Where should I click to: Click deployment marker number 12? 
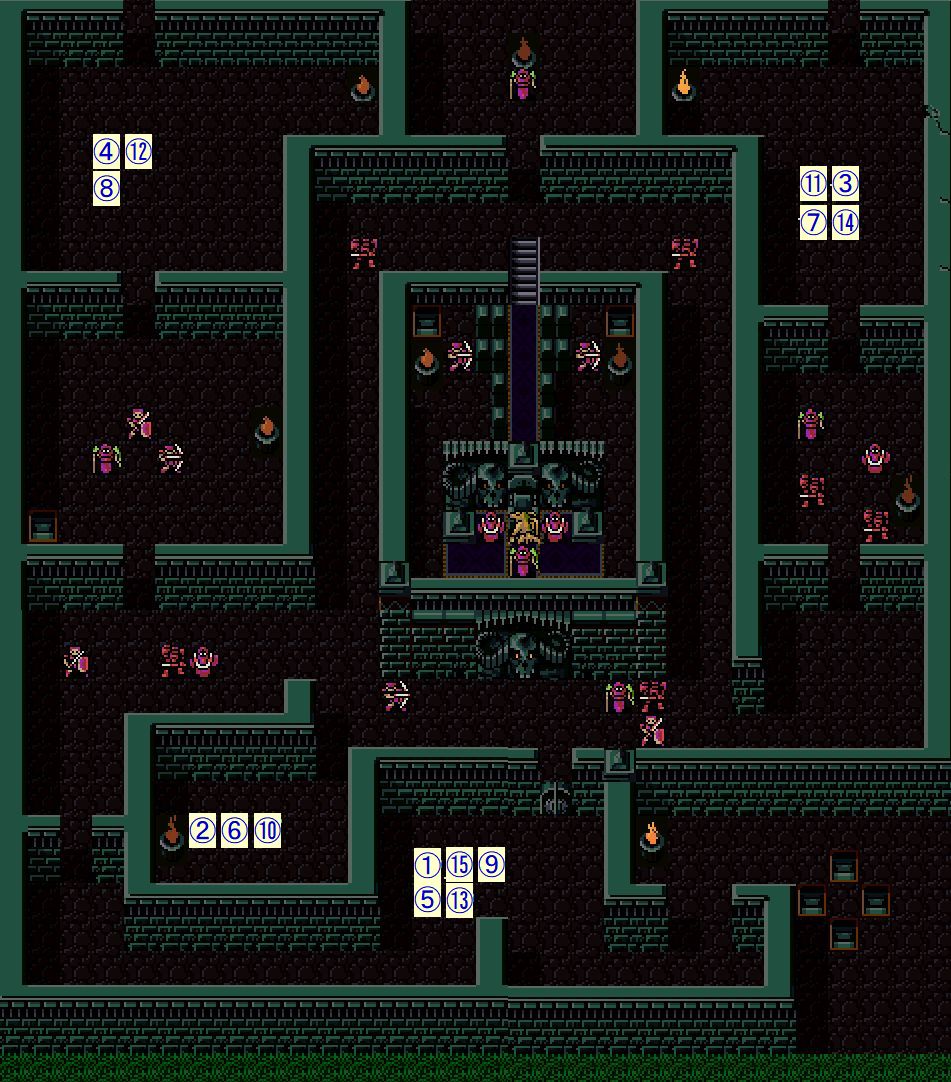pos(138,152)
